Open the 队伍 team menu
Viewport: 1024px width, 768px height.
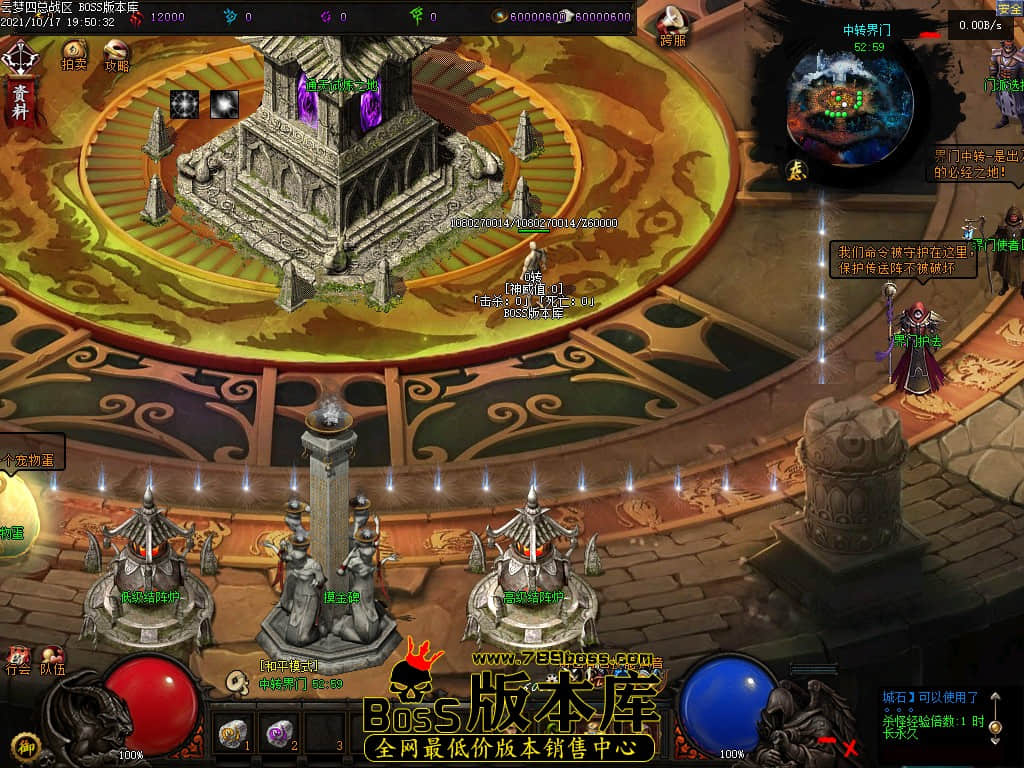click(x=52, y=662)
